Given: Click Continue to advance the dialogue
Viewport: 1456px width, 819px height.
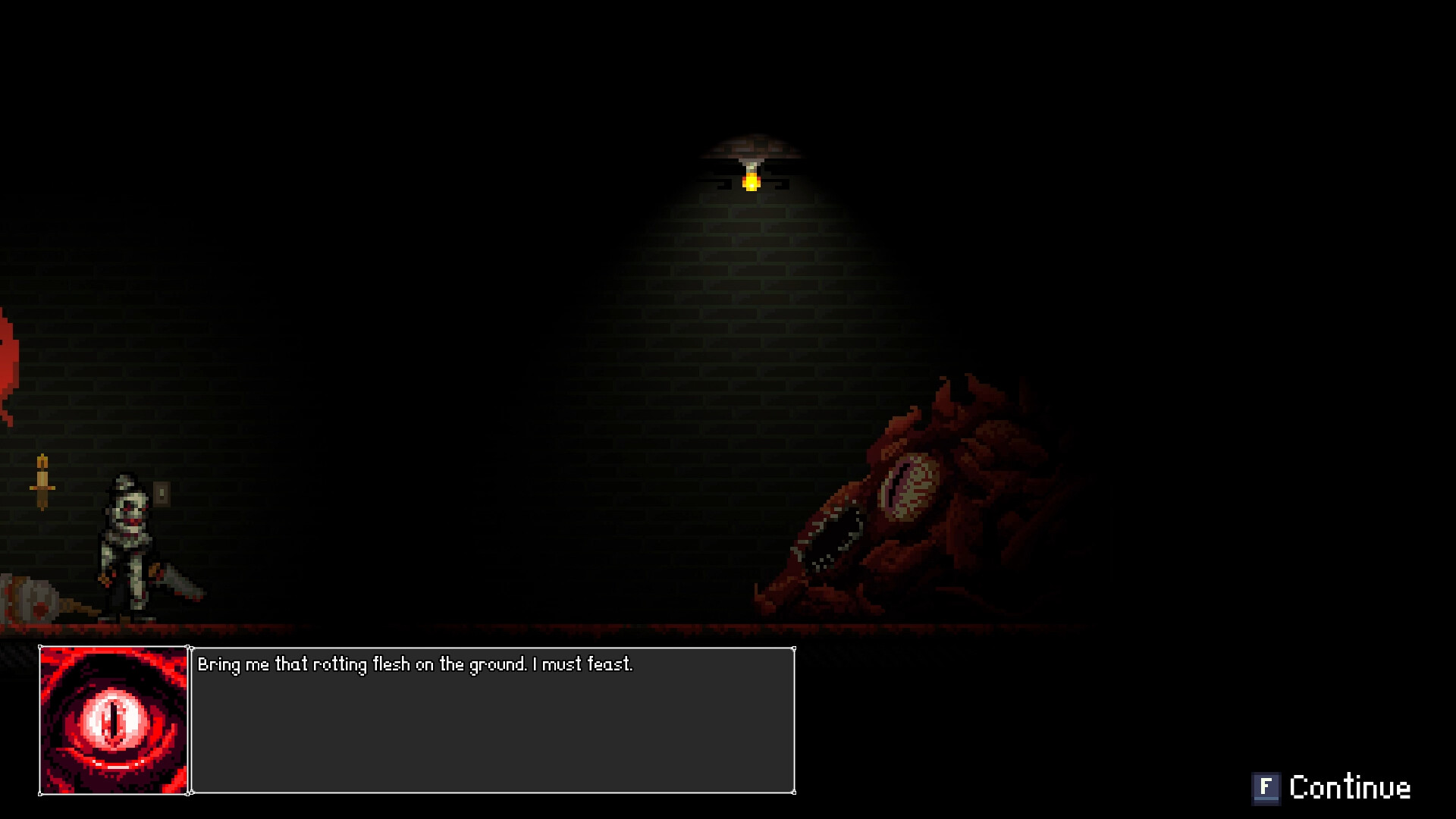Looking at the screenshot, I should (1350, 787).
